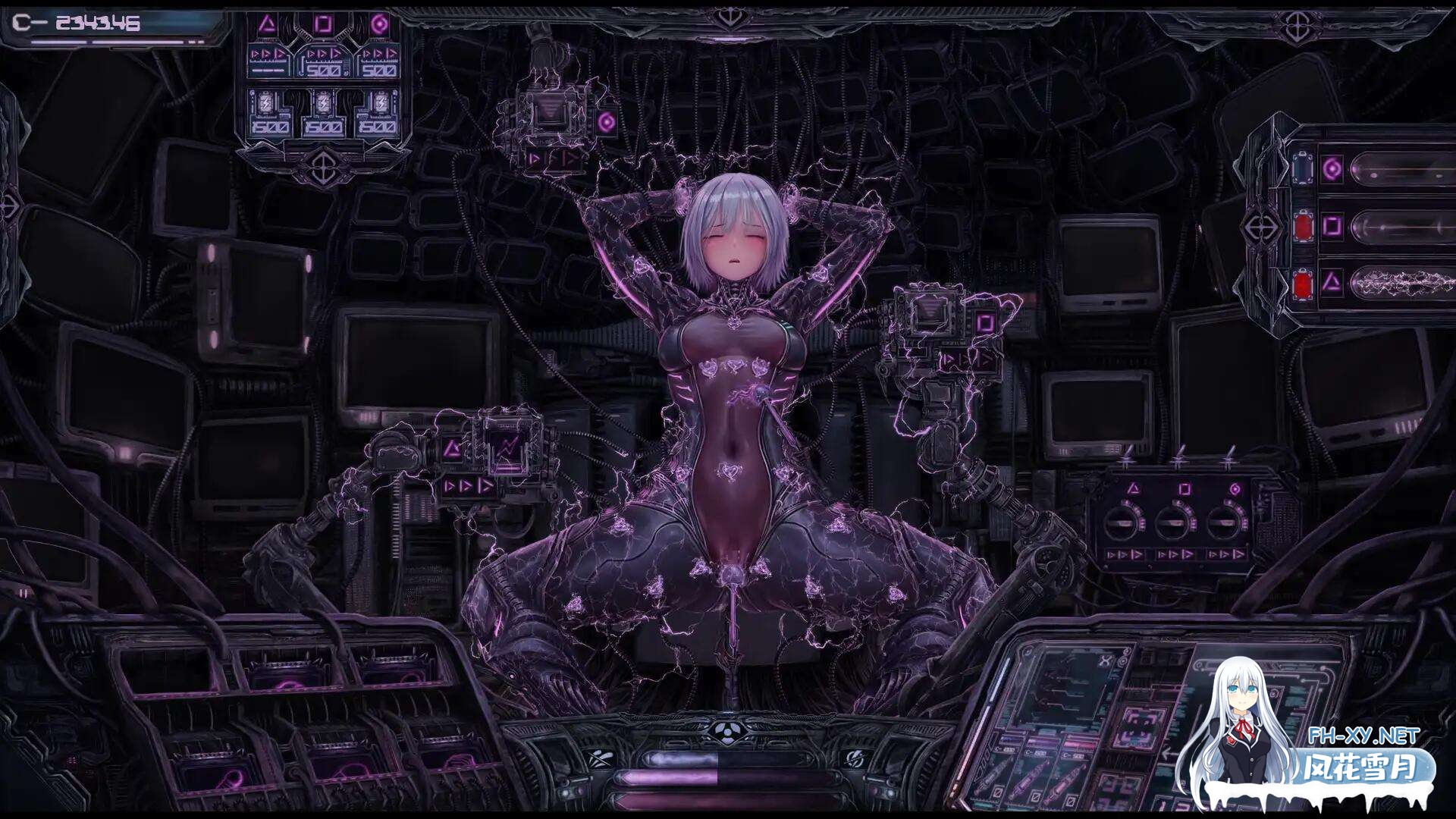Select the circle symbol in the upgrade panel
Image resolution: width=1456 pixels, height=819 pixels.
(380, 24)
